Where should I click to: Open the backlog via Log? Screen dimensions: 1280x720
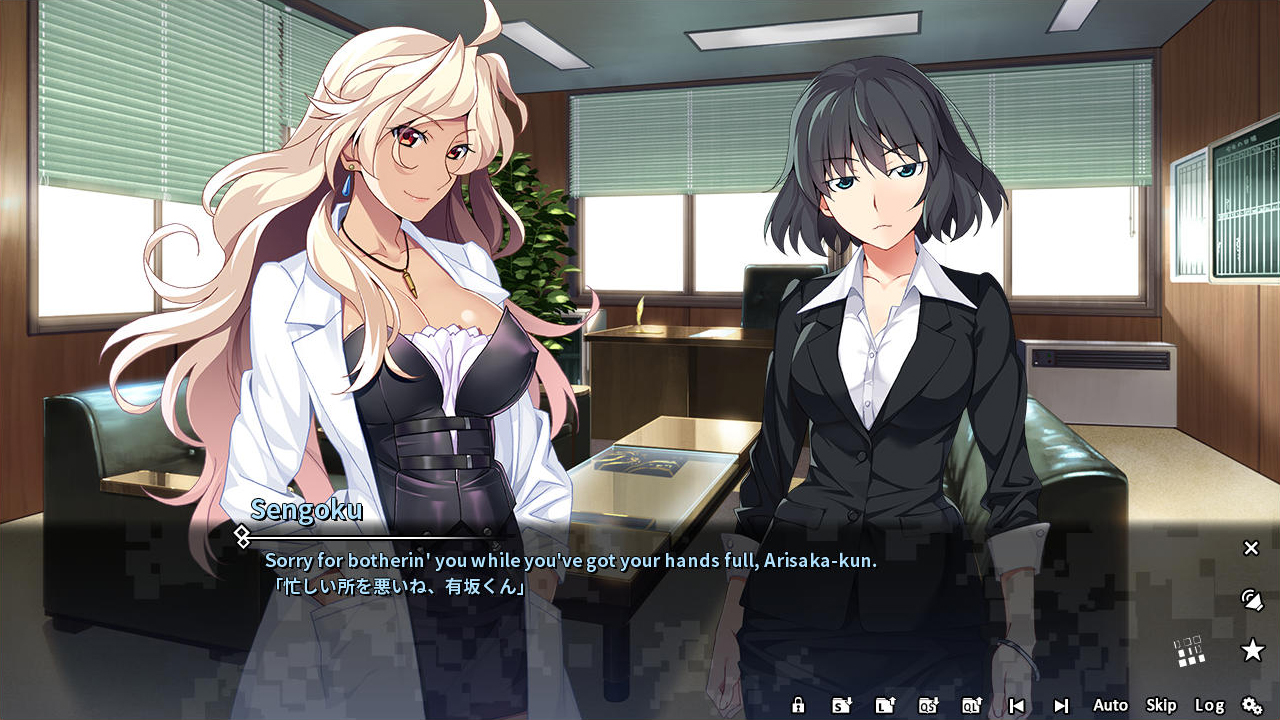(1210, 706)
